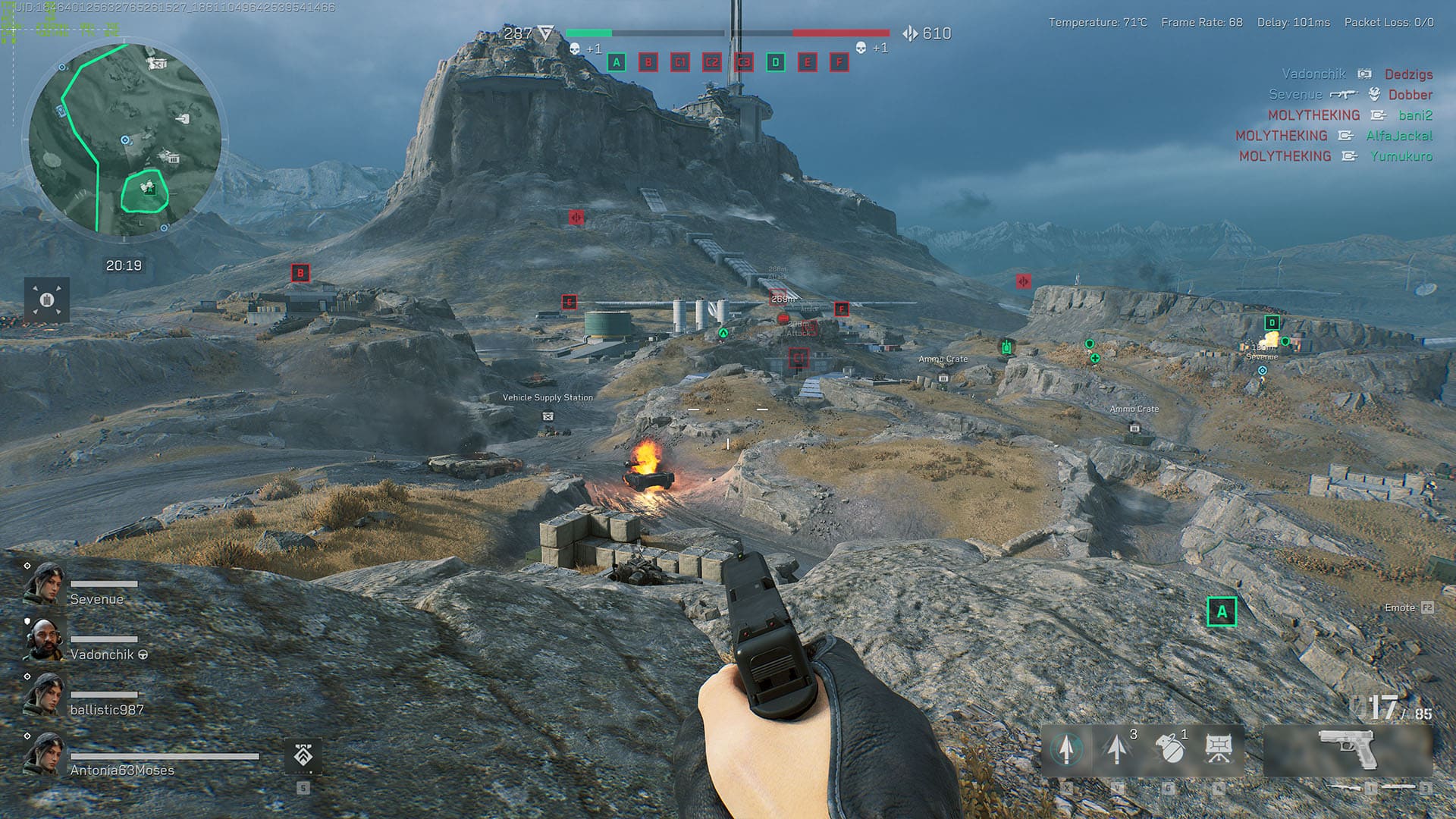Select squad member ballistic987

point(106,710)
